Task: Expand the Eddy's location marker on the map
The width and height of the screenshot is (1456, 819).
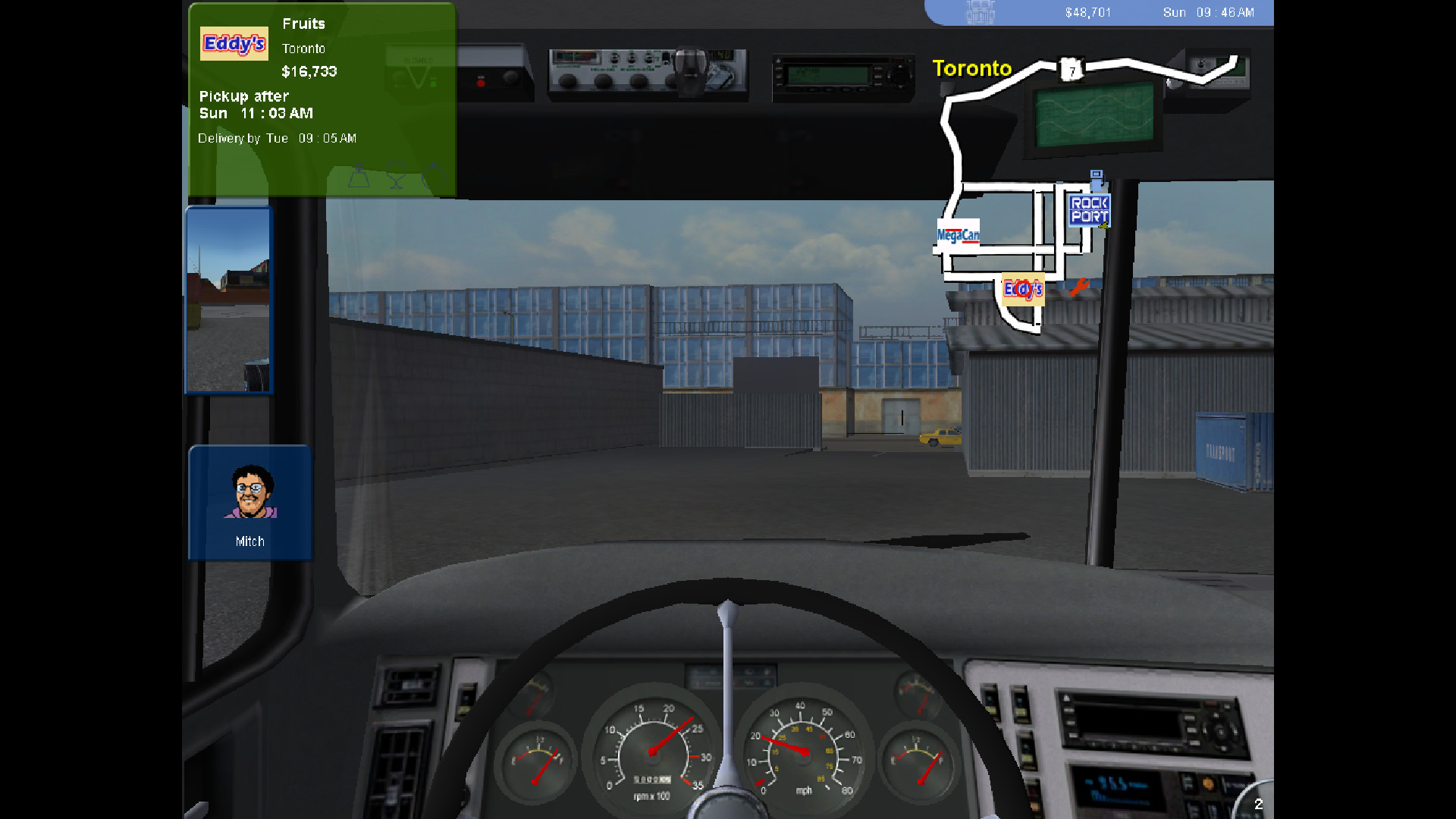Action: coord(1024,289)
